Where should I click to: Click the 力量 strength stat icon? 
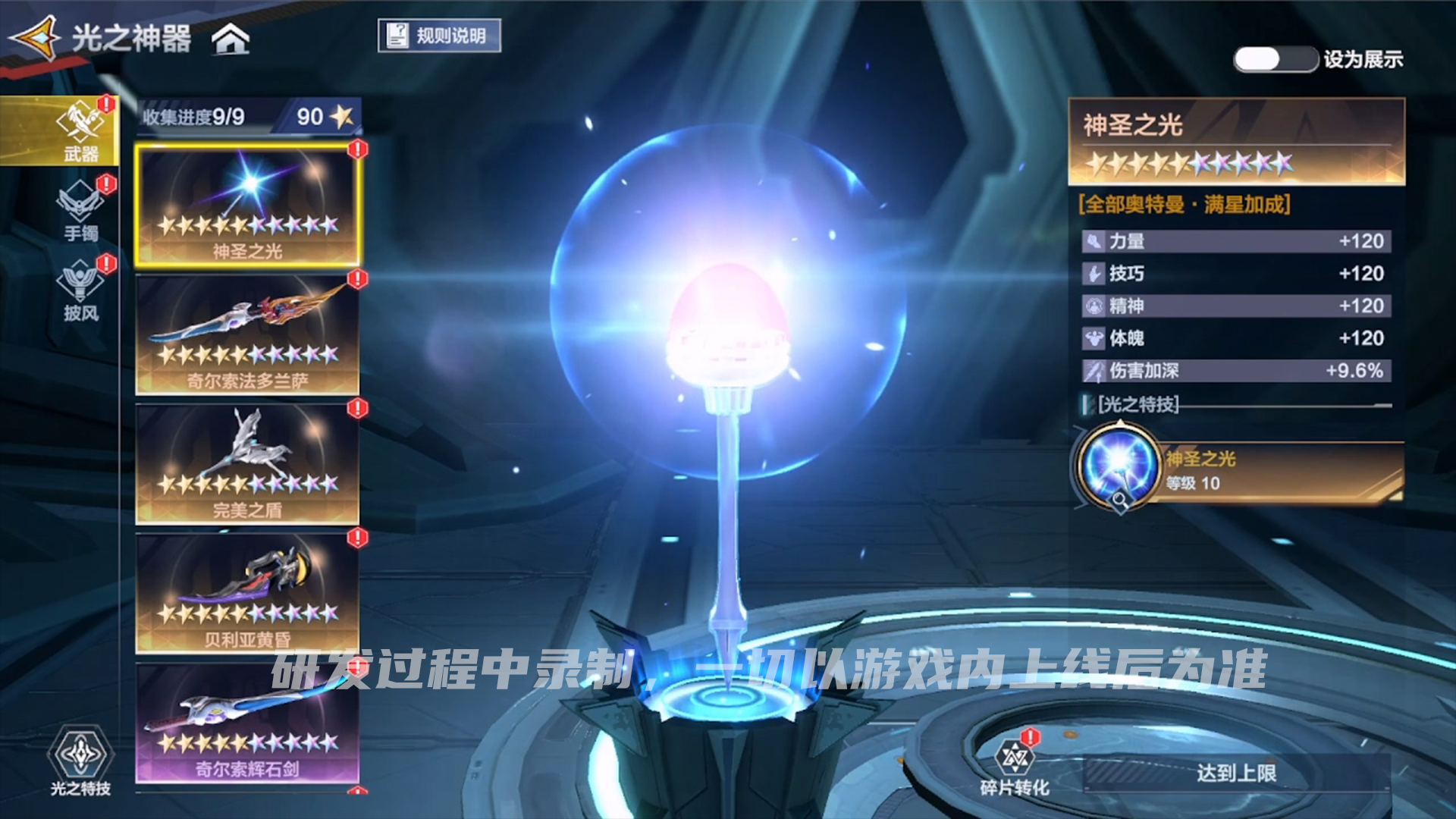coord(1093,241)
